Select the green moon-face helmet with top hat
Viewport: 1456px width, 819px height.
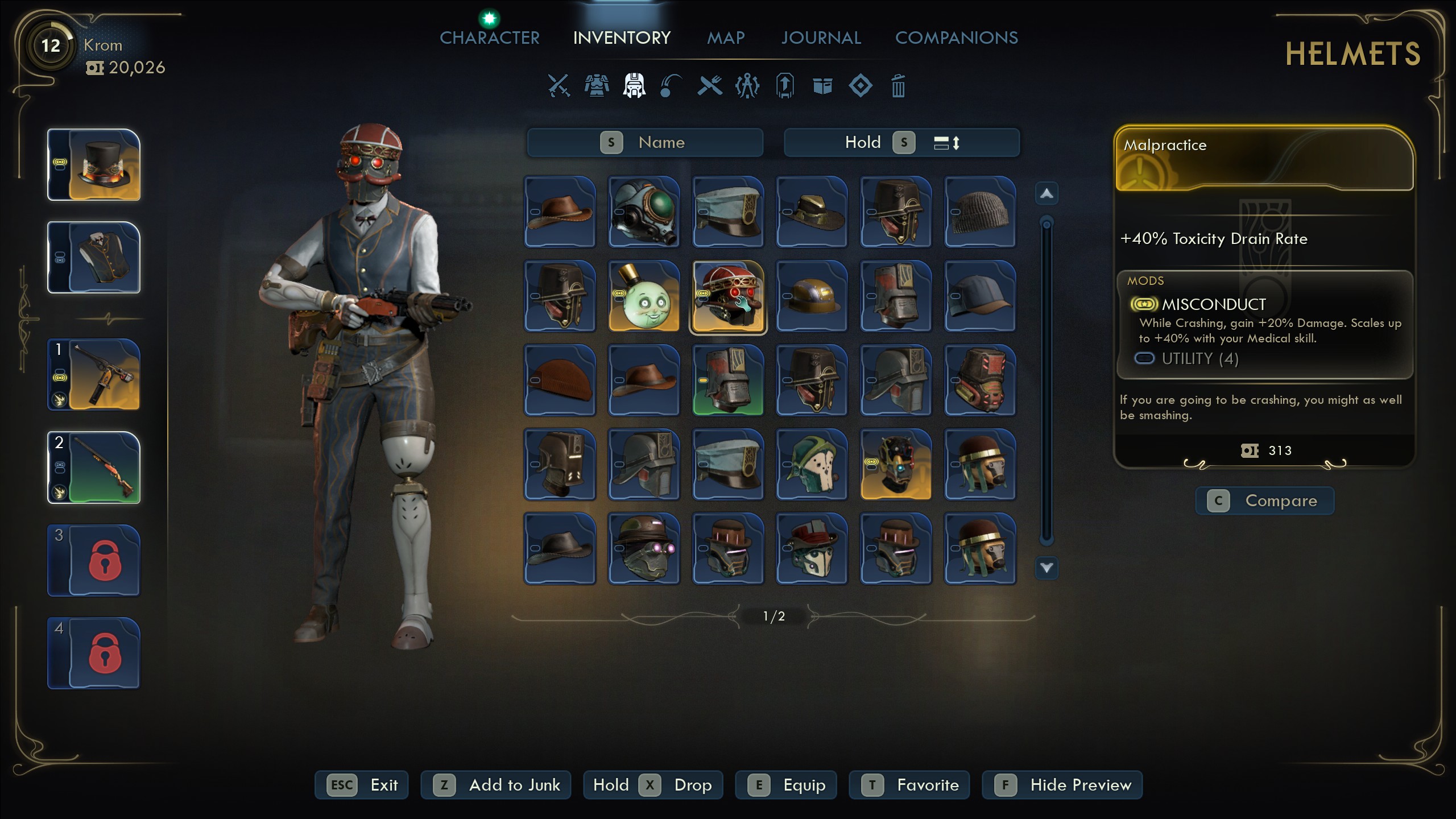tap(644, 296)
